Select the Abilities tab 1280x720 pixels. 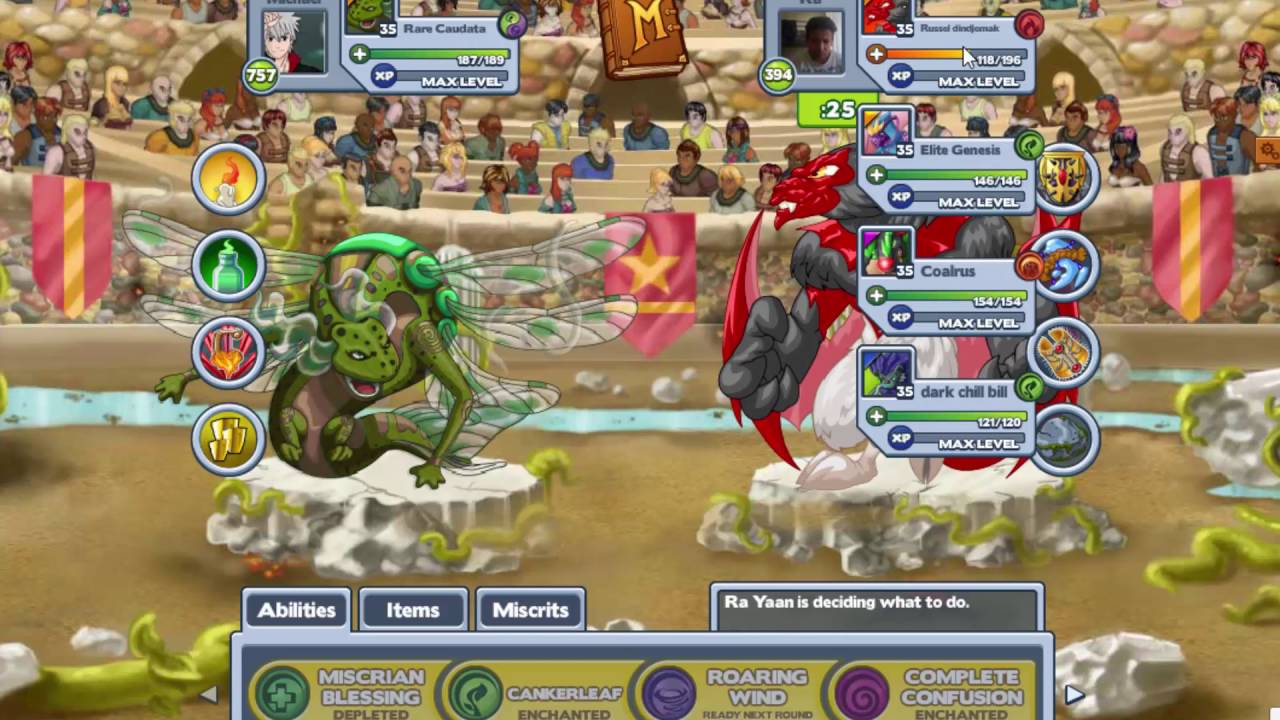click(296, 610)
